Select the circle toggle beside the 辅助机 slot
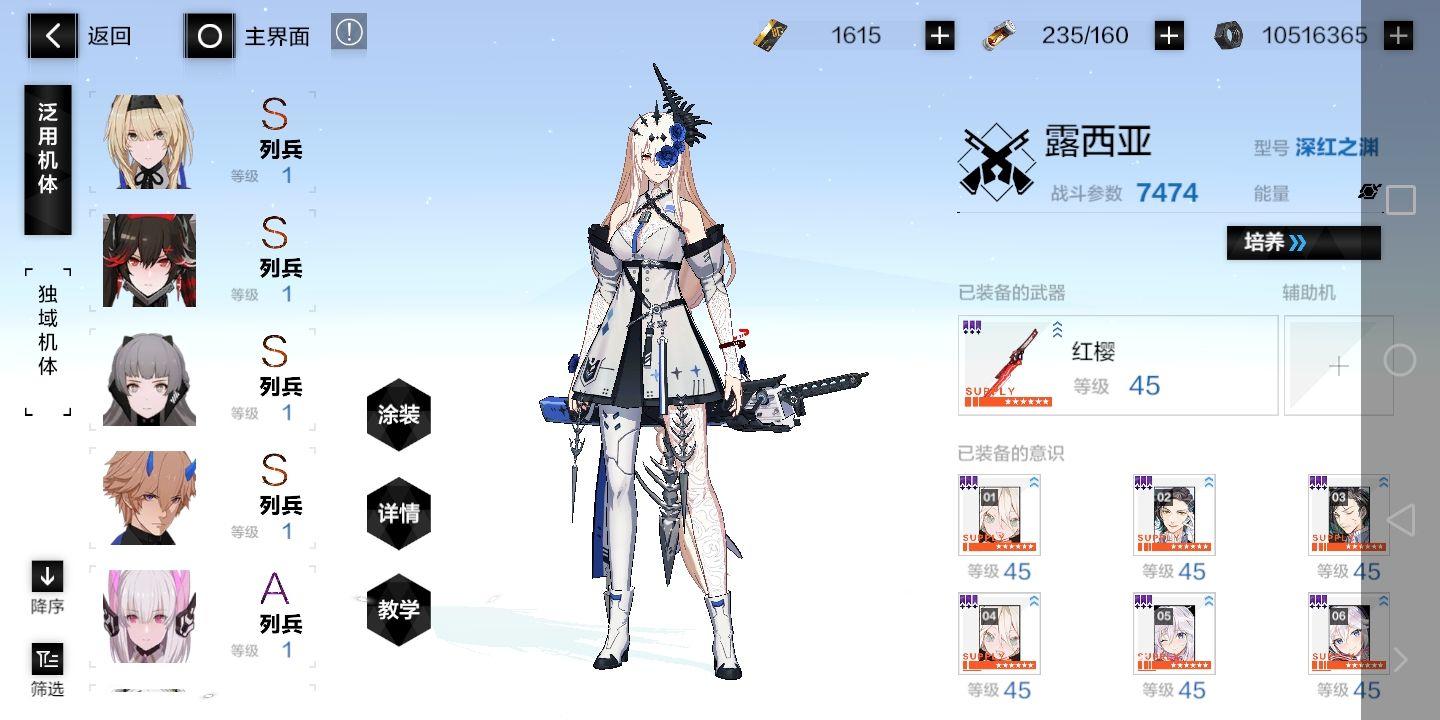Screen dimensions: 1440x720 coord(1399,365)
